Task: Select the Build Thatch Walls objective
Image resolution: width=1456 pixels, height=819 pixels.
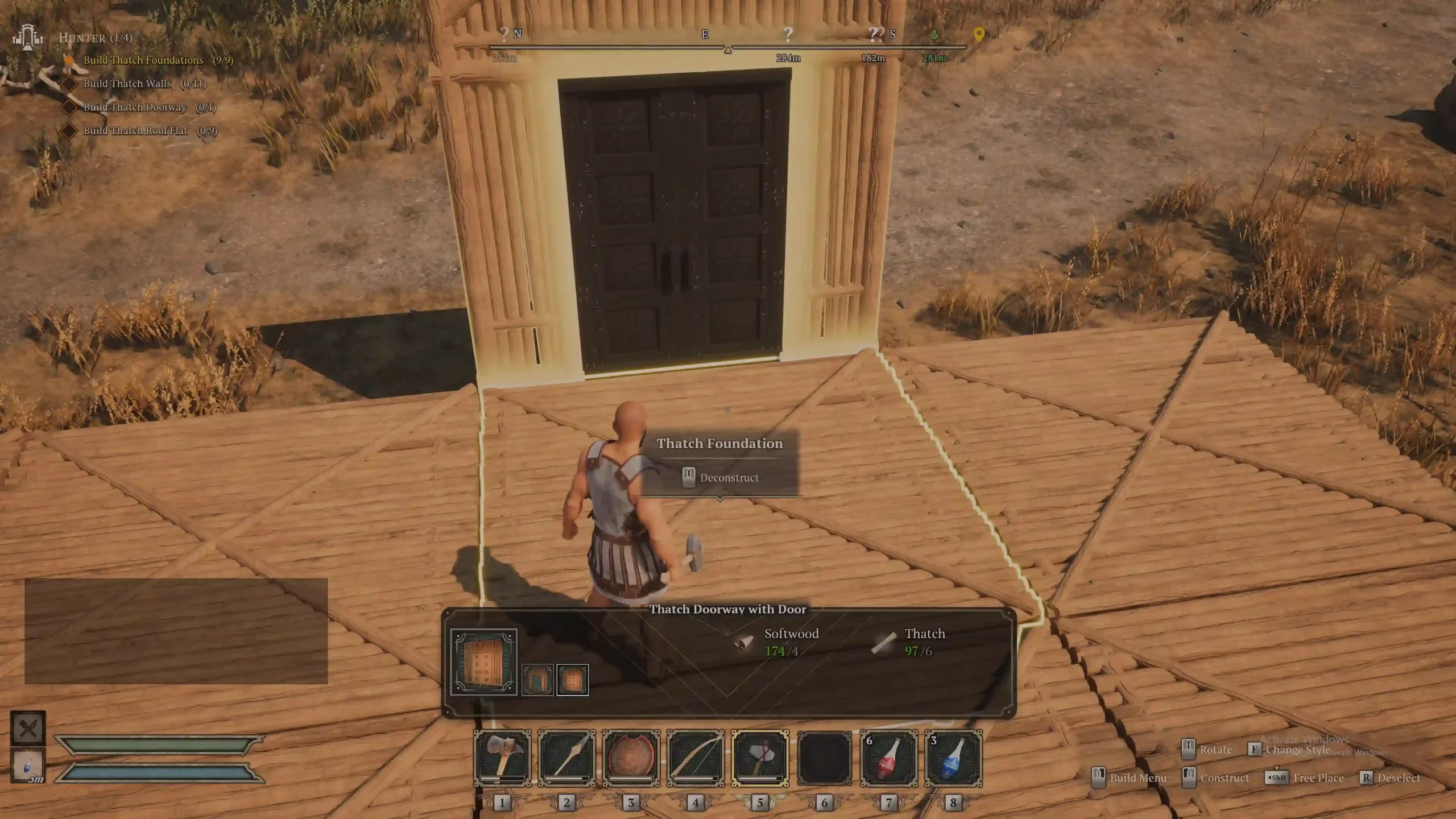Action: coord(127,84)
